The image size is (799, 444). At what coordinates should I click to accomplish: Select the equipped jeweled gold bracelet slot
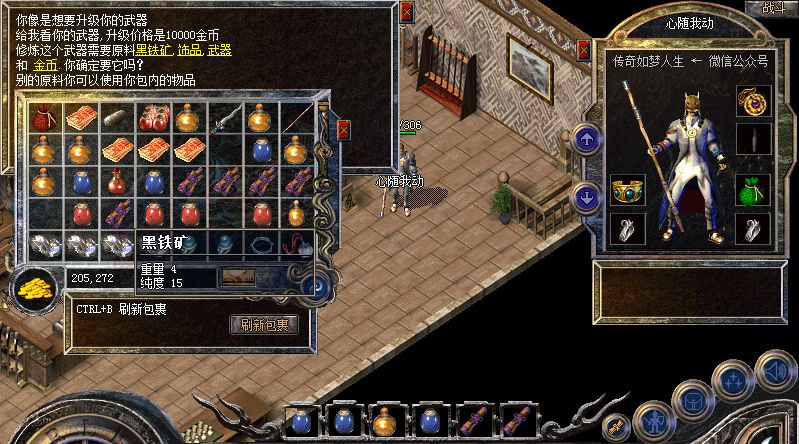pos(627,189)
